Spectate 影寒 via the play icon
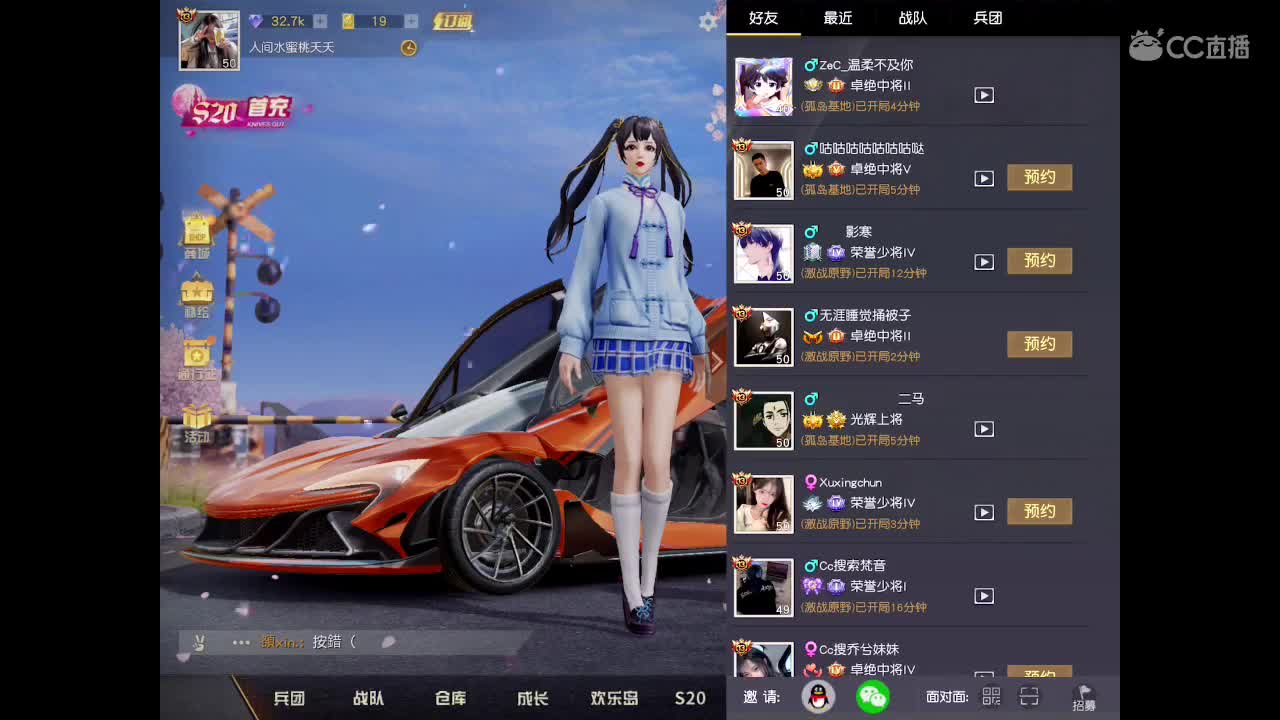1280x720 pixels. pos(983,262)
